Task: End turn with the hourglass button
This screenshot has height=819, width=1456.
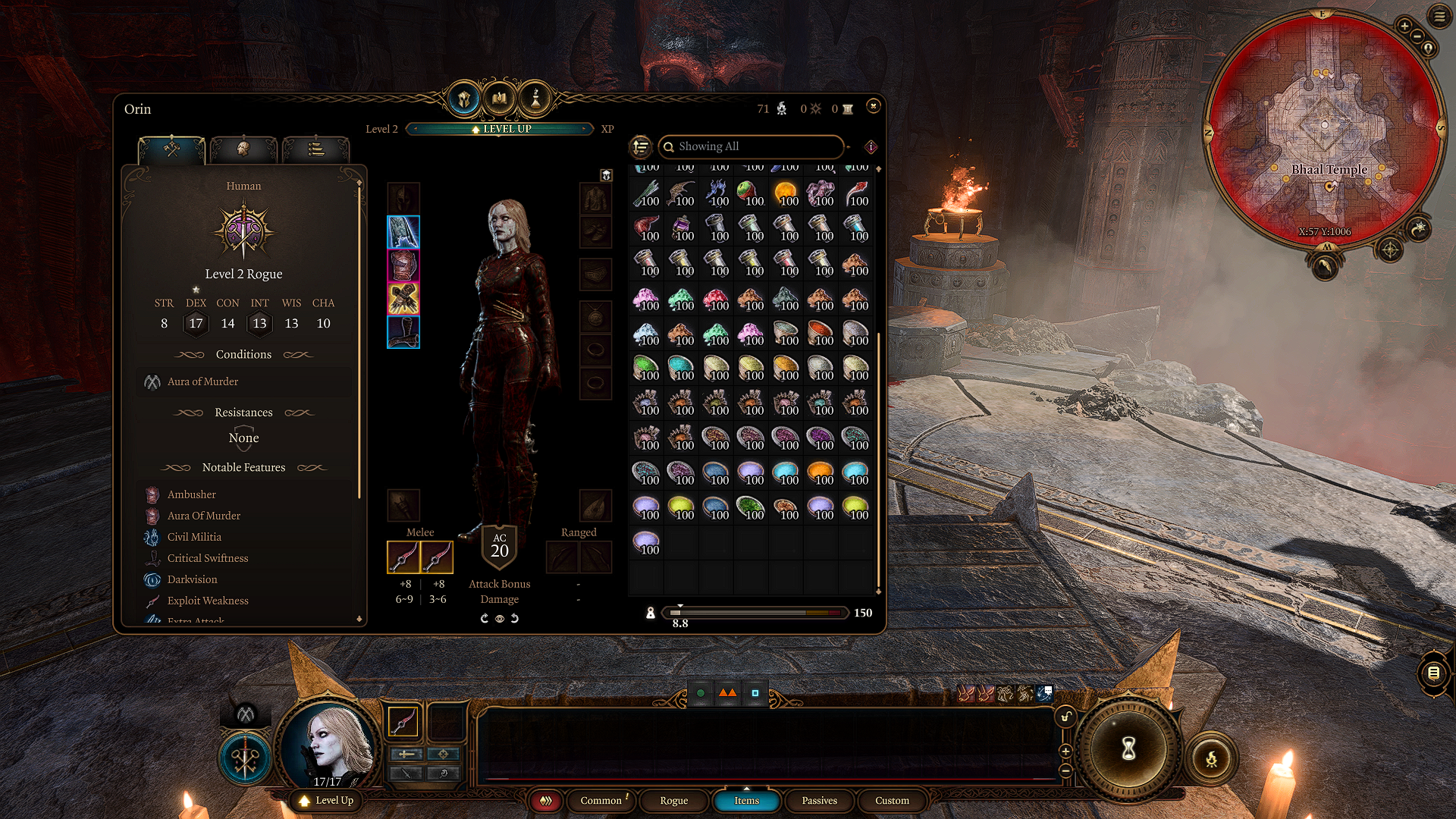Action: [1128, 749]
